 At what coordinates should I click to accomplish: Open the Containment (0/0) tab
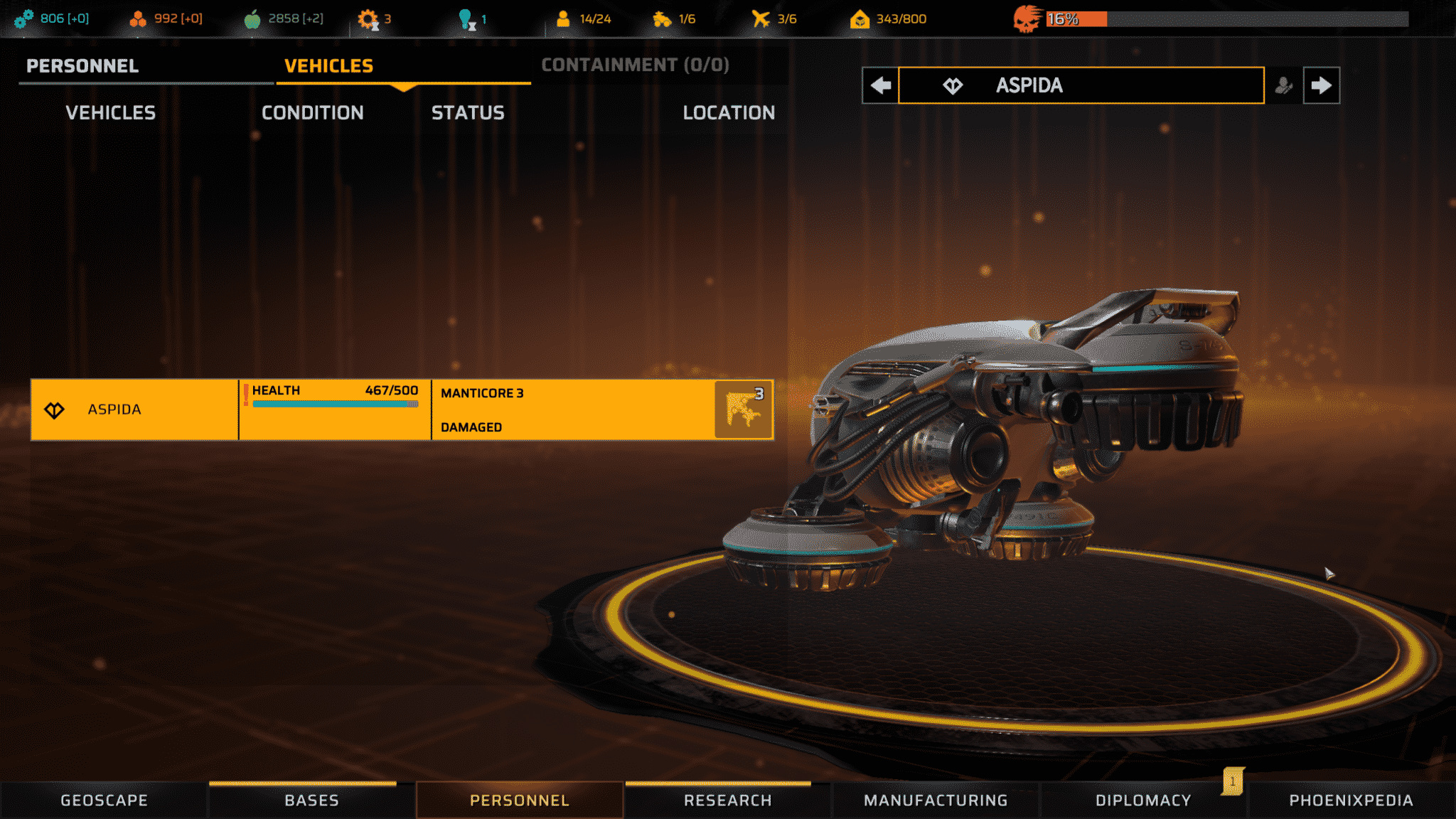[x=635, y=65]
